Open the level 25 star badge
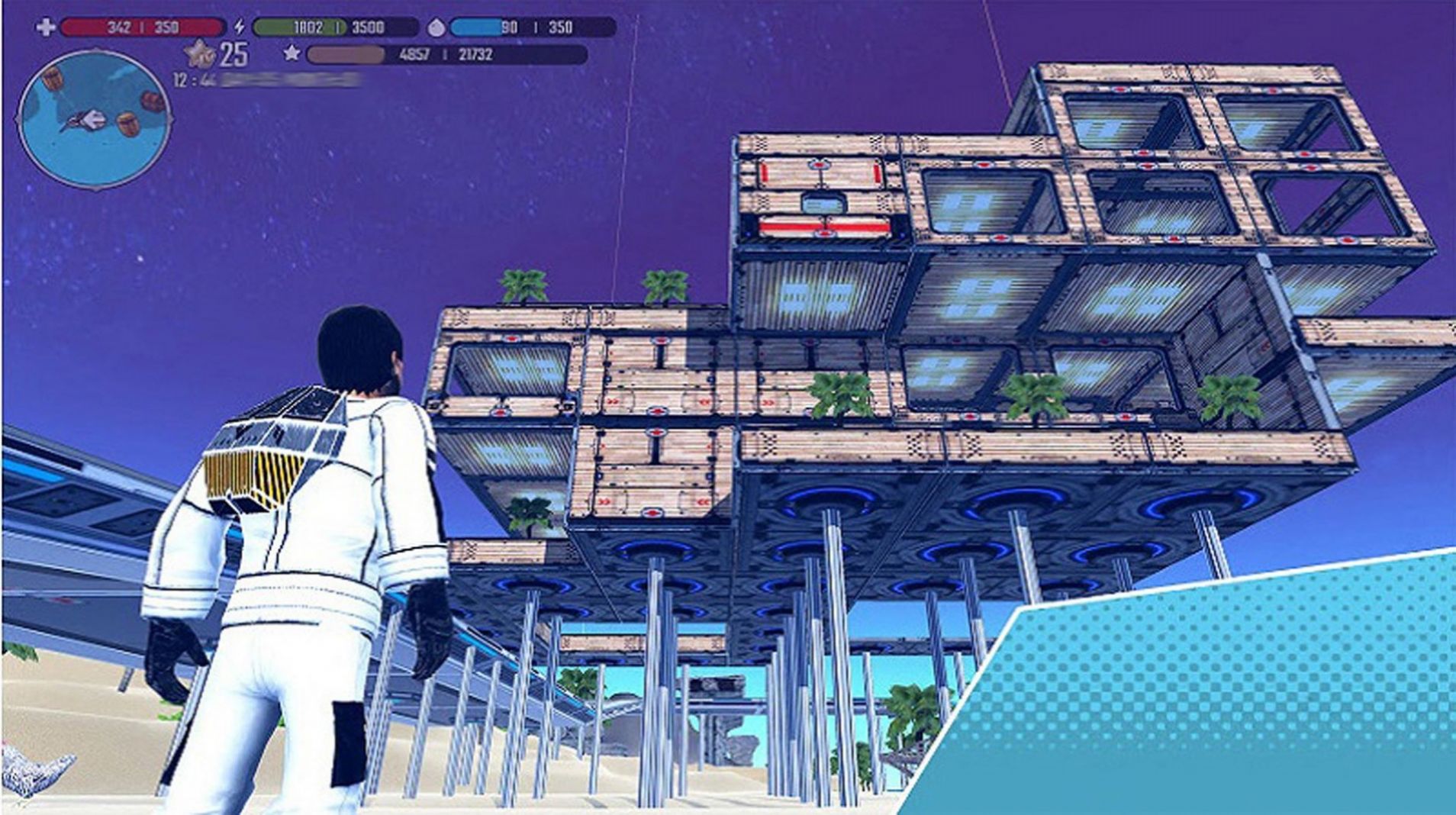 pyautogui.click(x=201, y=53)
